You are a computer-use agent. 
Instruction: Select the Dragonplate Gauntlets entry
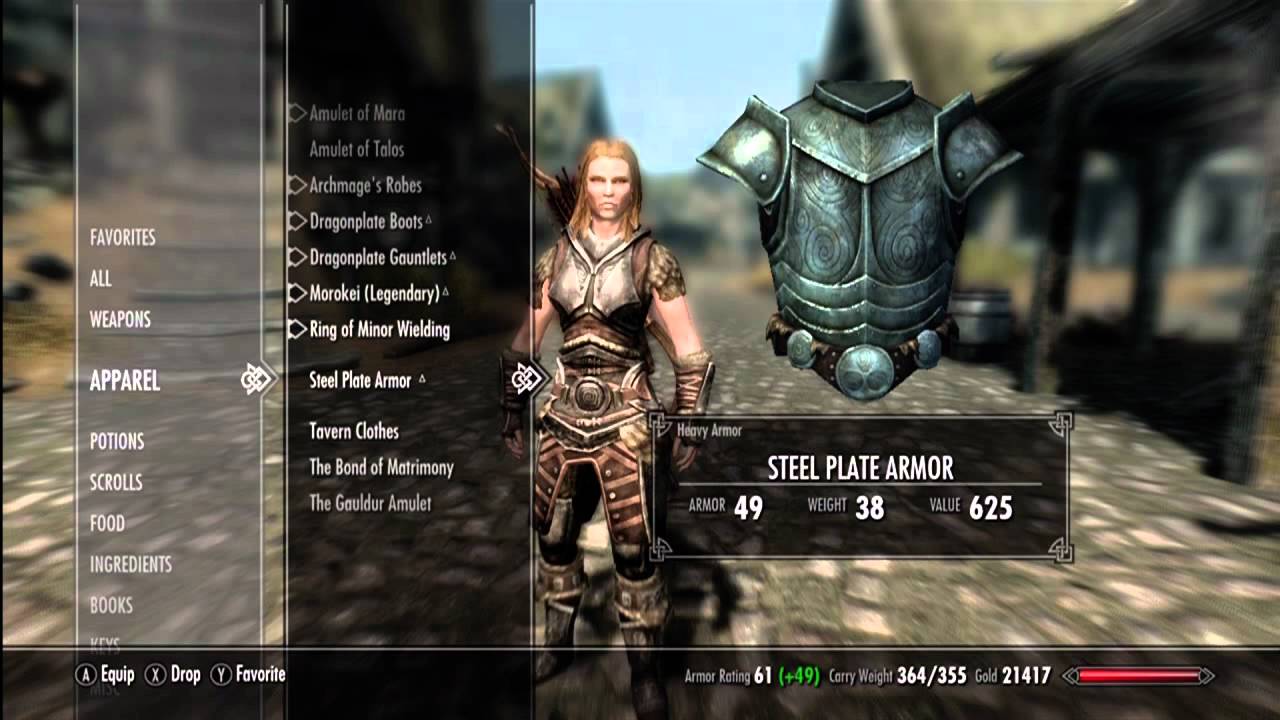click(378, 258)
